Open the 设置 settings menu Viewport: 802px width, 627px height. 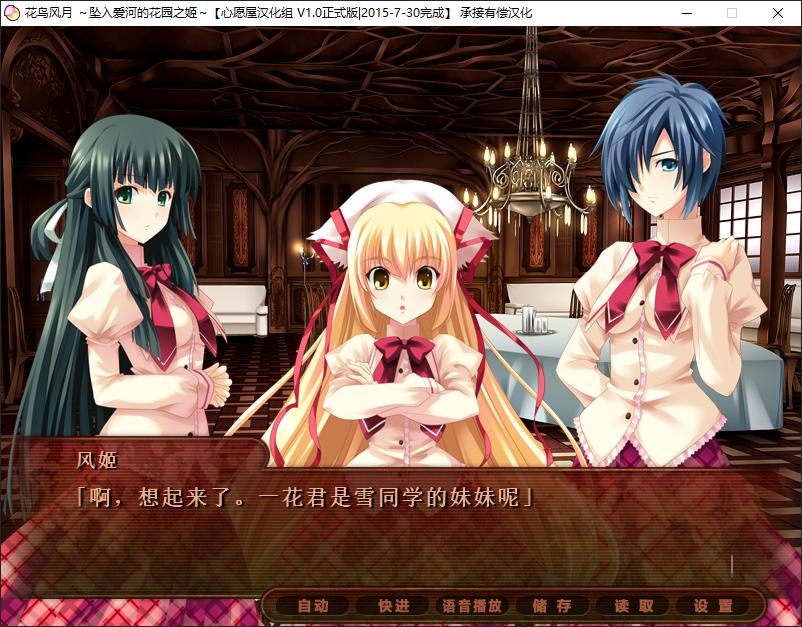tap(713, 606)
